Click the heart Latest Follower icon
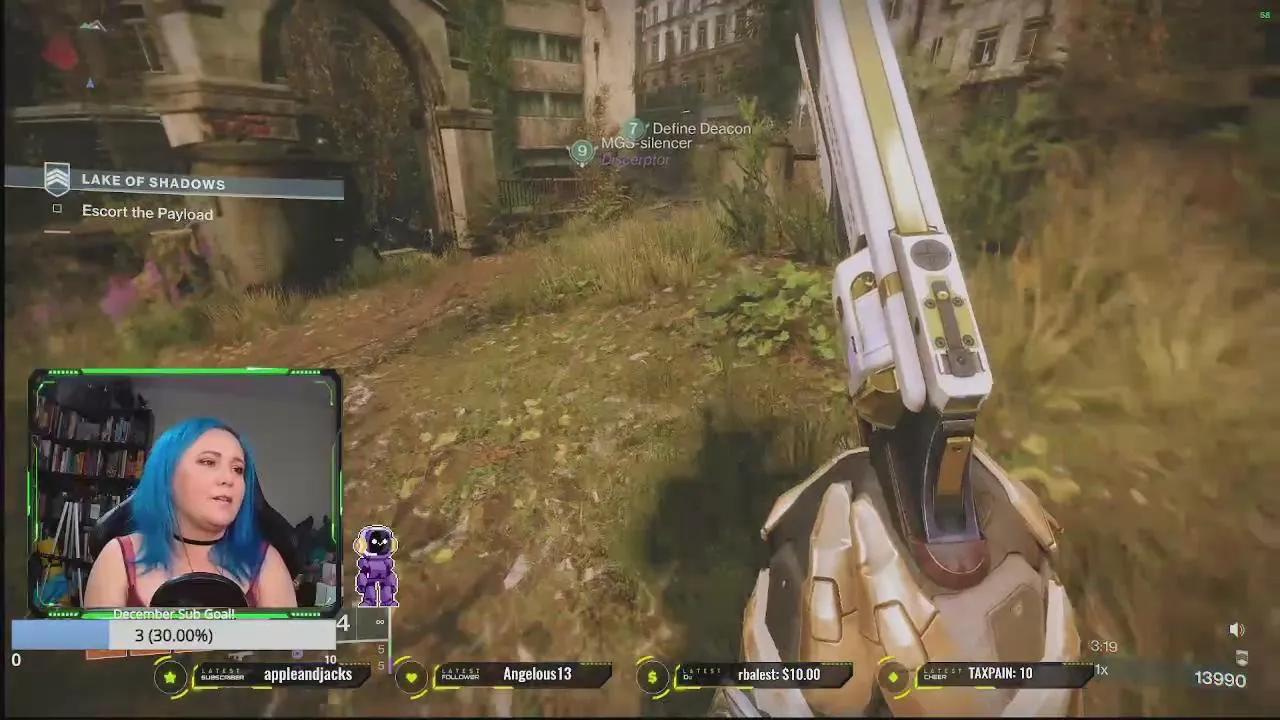Viewport: 1280px width, 720px height. coord(413,675)
